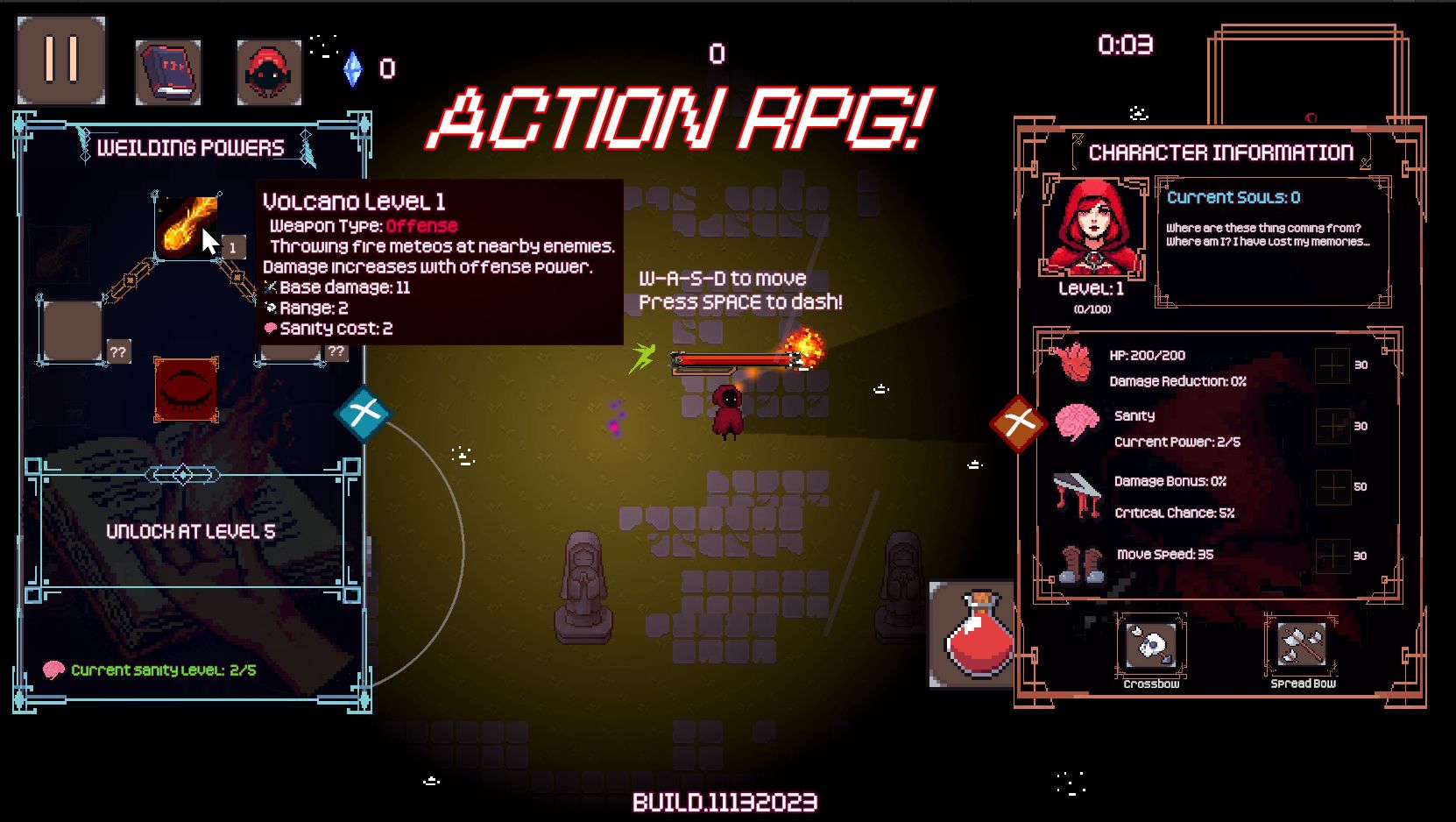Pause the game with the pause button
Viewport: 1456px width, 822px height.
61,60
